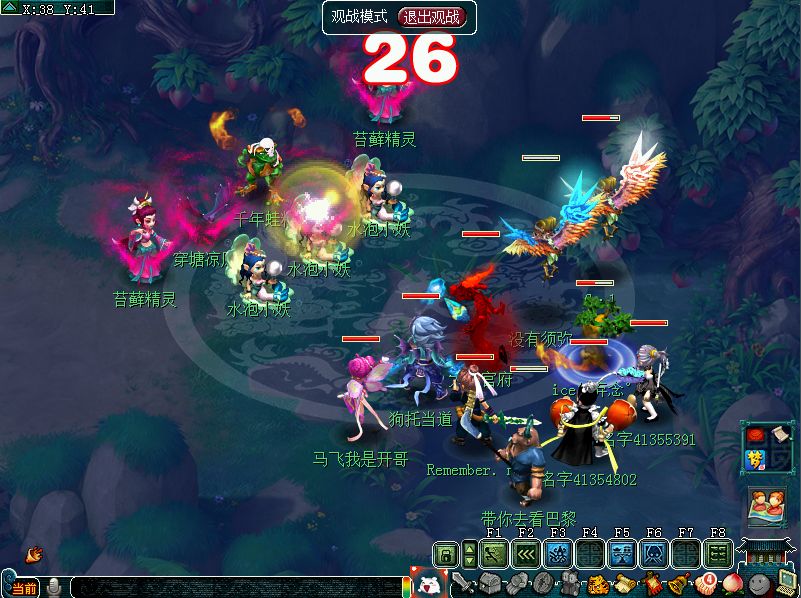Use the F8 list skill slot
801x598 pixels.
pos(717,554)
